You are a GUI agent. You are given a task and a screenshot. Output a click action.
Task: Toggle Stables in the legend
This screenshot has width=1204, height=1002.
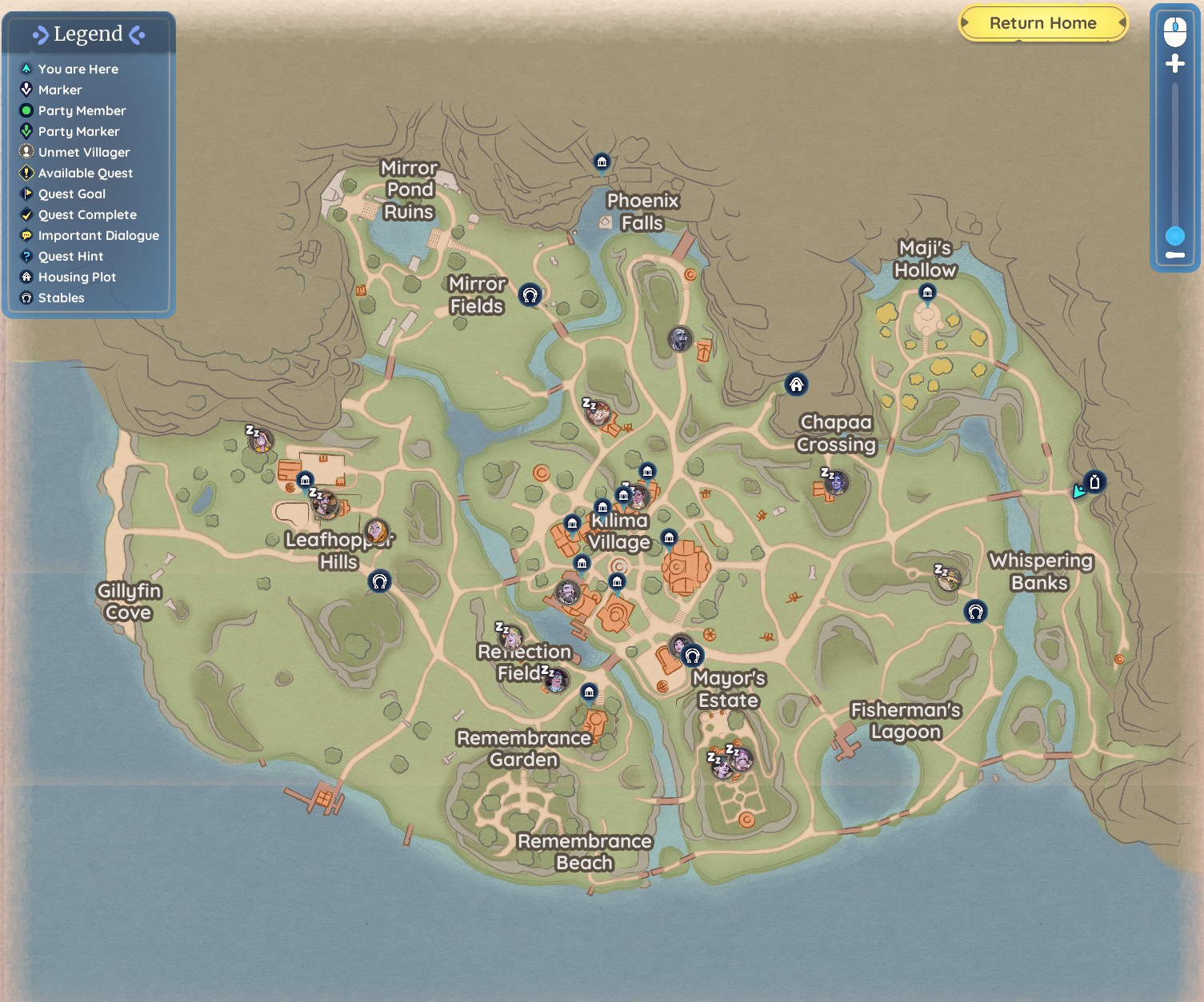[61, 297]
